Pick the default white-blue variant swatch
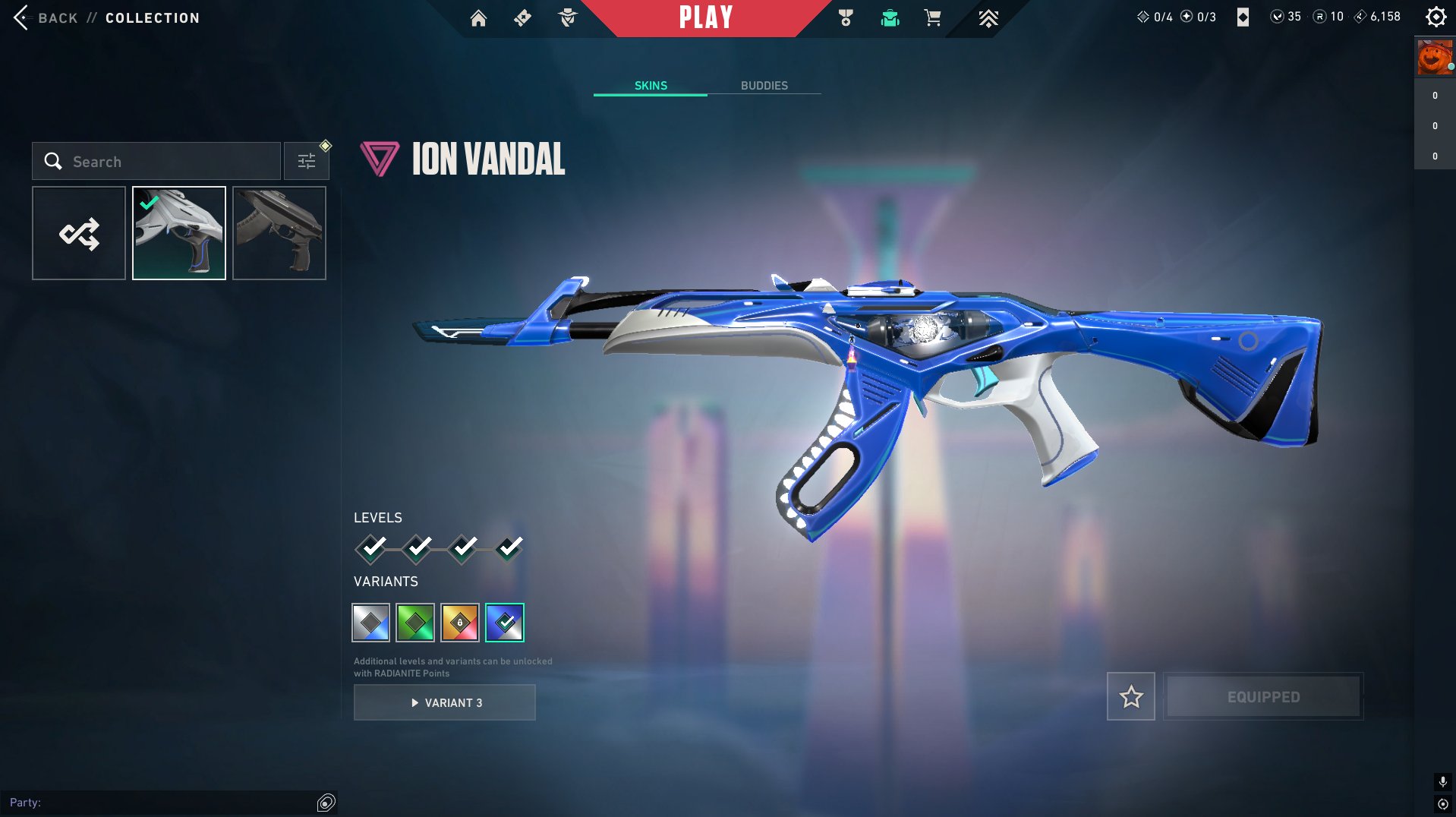This screenshot has height=817, width=1456. click(370, 623)
